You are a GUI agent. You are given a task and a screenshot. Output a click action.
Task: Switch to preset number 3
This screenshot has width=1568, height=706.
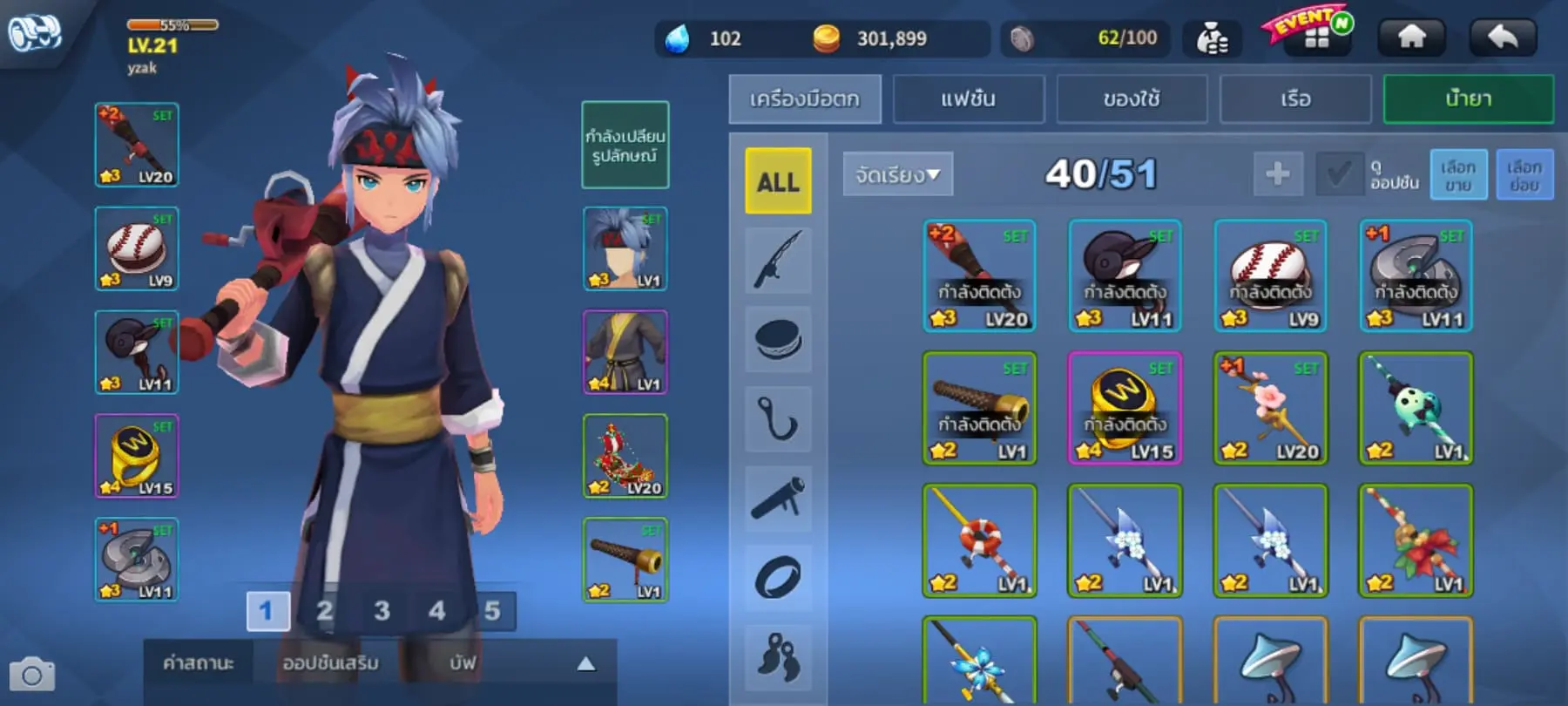[382, 611]
